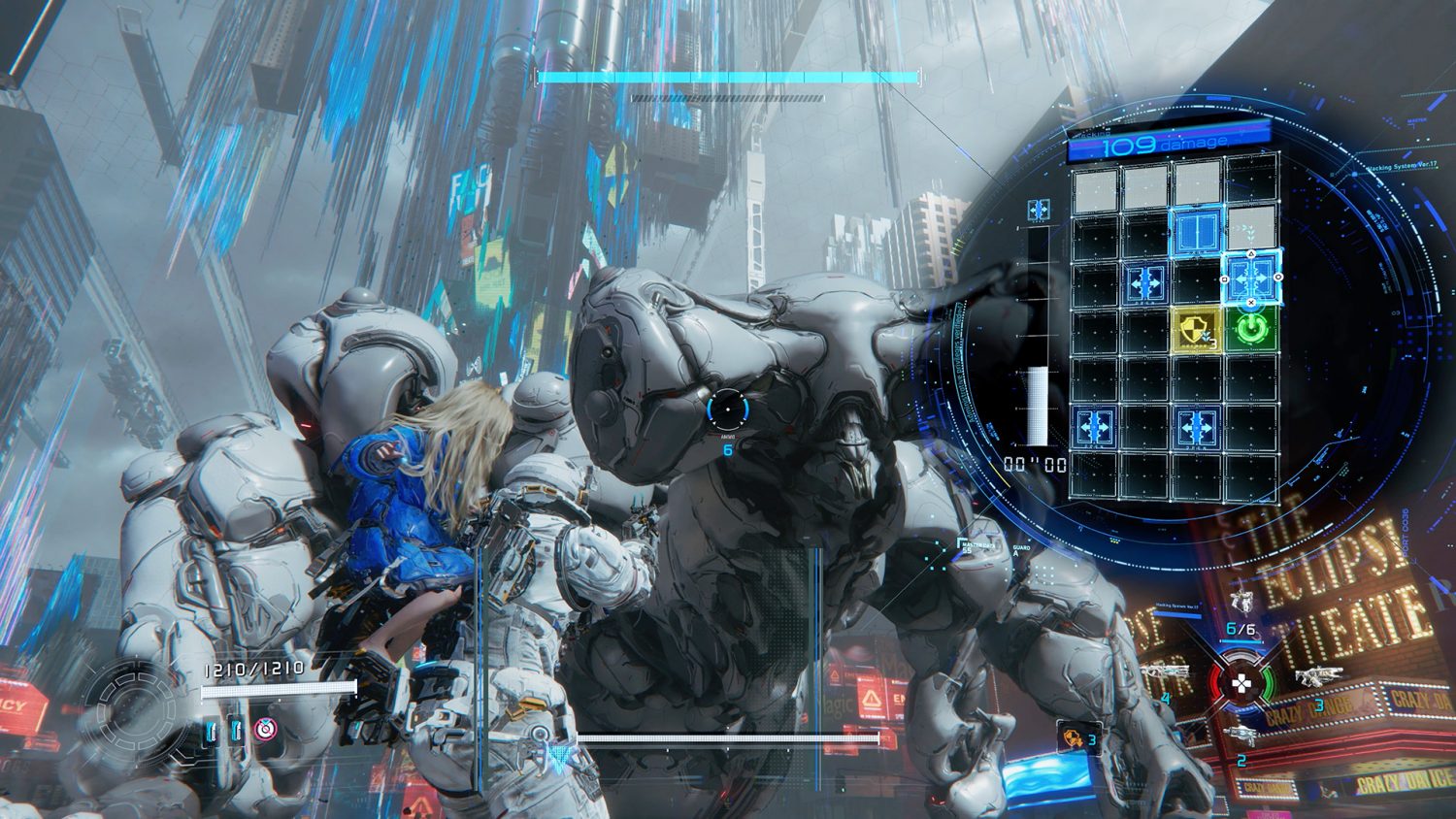This screenshot has height=819, width=1456.
Task: Choose the blue double-panel tile without arrows
Action: 1197,232
